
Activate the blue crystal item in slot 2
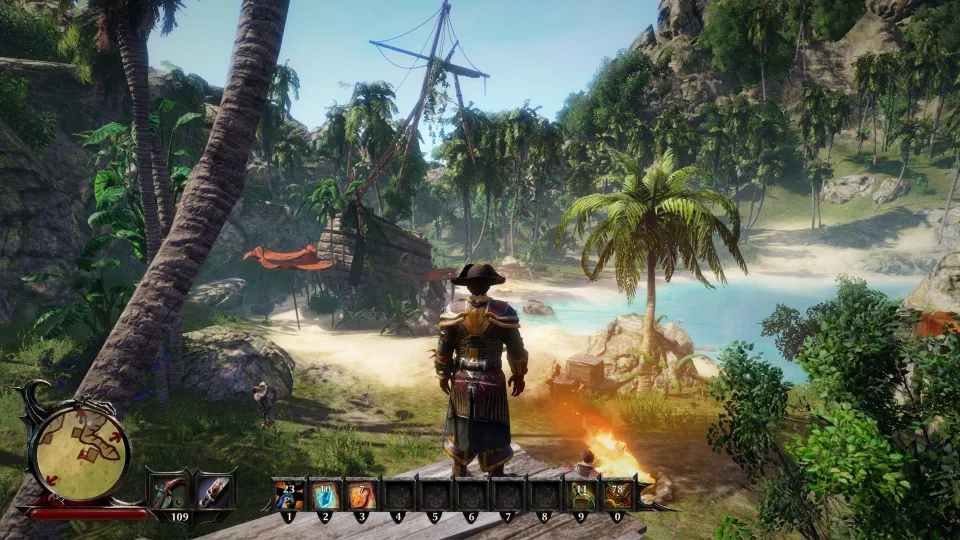pos(325,494)
